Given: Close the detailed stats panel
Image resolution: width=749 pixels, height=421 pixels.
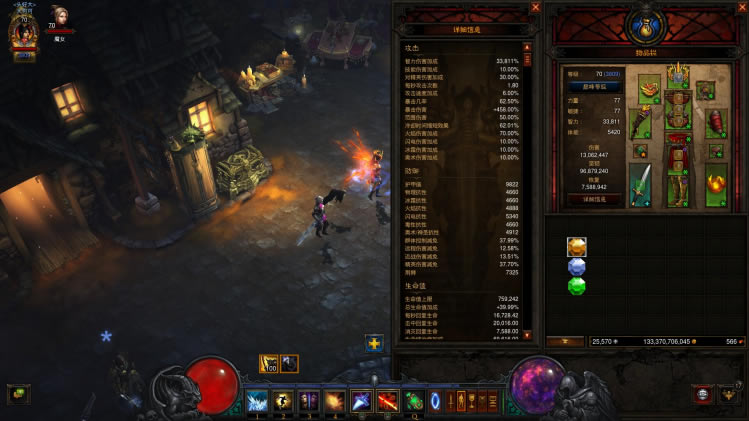Looking at the screenshot, I should point(535,8).
